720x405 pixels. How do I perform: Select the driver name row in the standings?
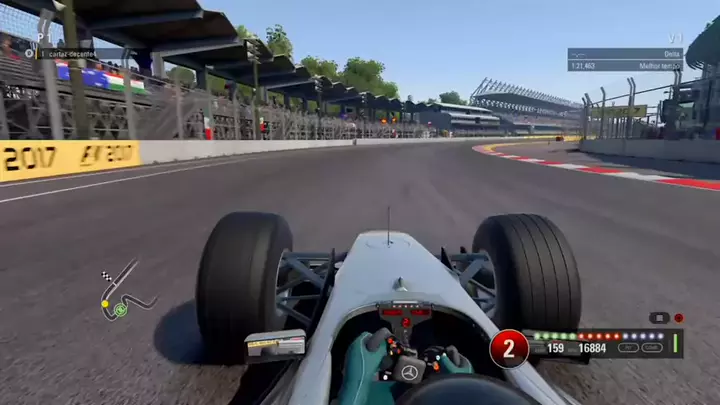pyautogui.click(x=80, y=54)
